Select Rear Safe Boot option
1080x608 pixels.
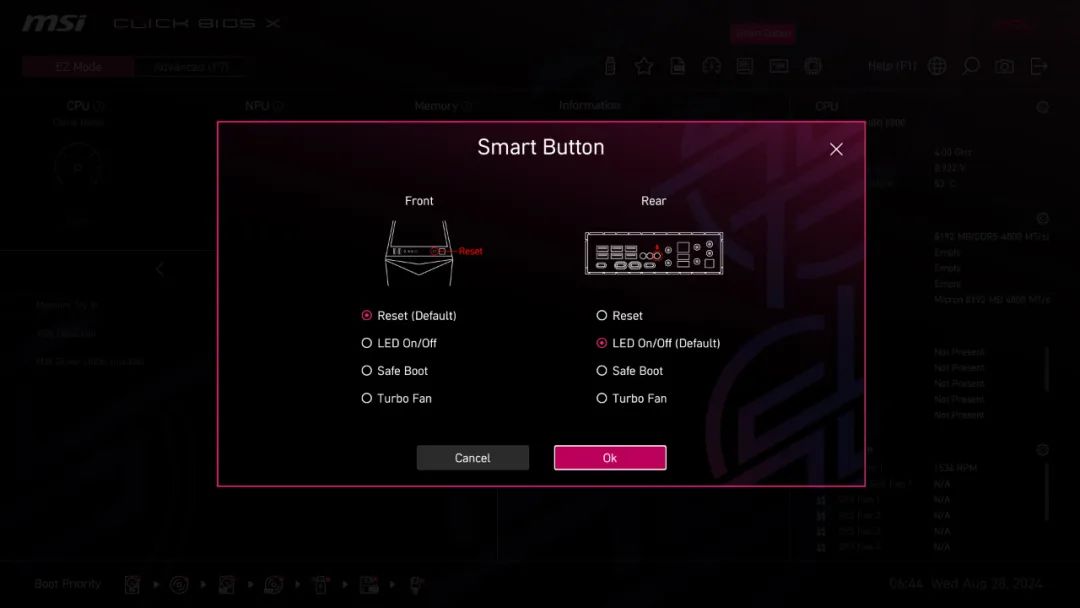(602, 371)
